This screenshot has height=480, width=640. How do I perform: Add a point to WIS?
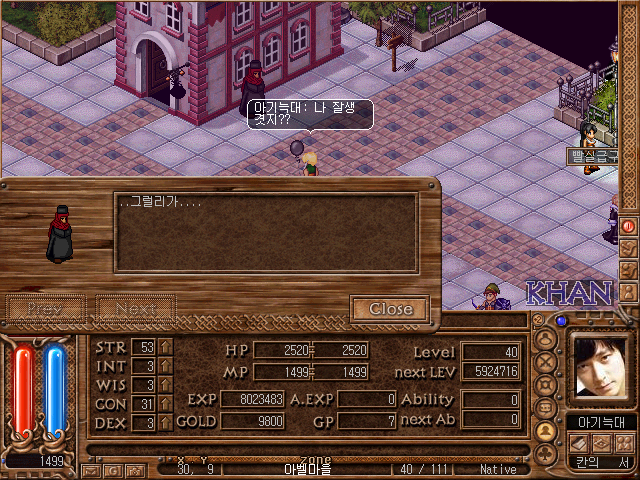point(166,384)
